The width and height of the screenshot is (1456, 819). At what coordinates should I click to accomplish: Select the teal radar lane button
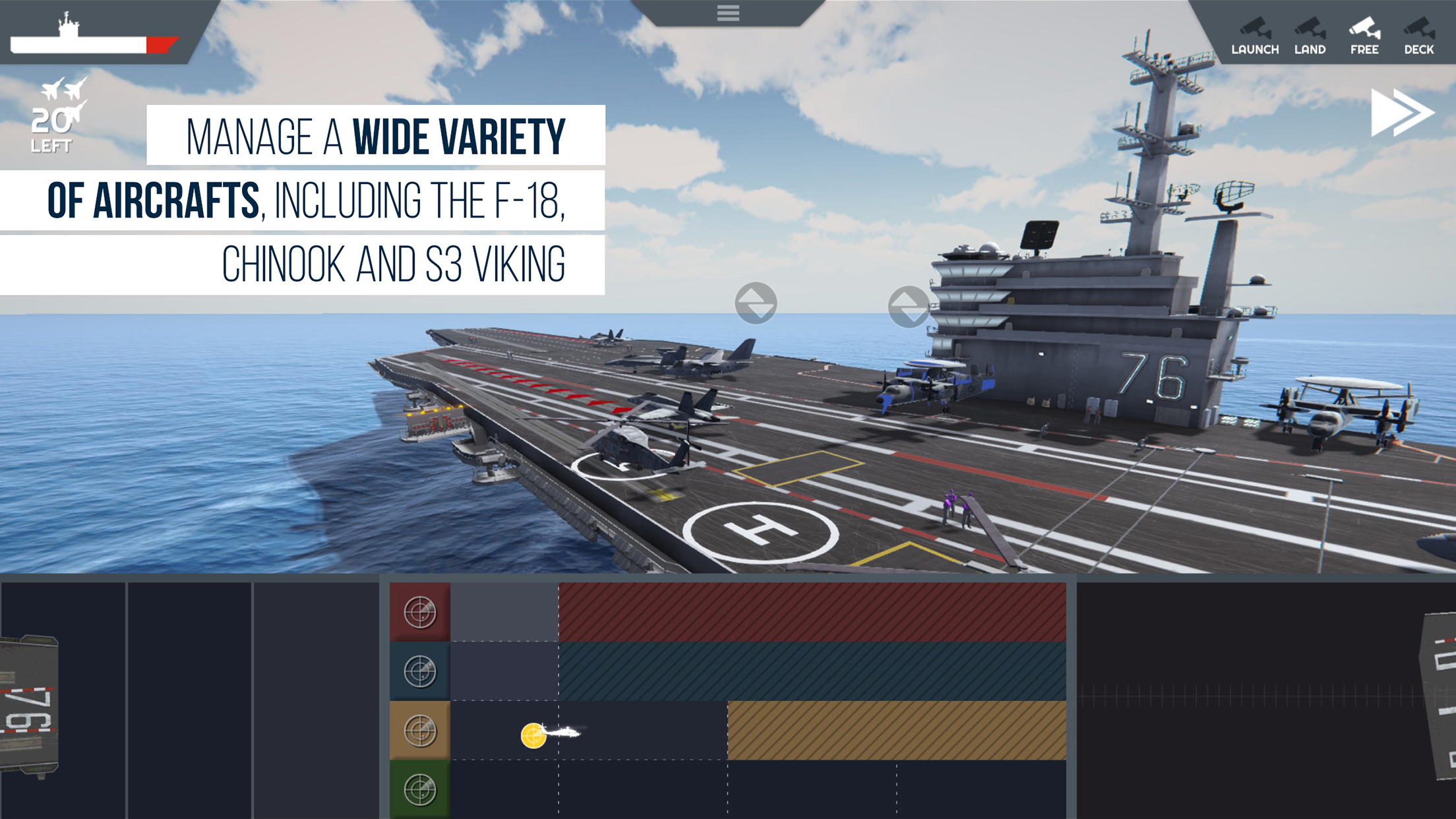coord(420,671)
